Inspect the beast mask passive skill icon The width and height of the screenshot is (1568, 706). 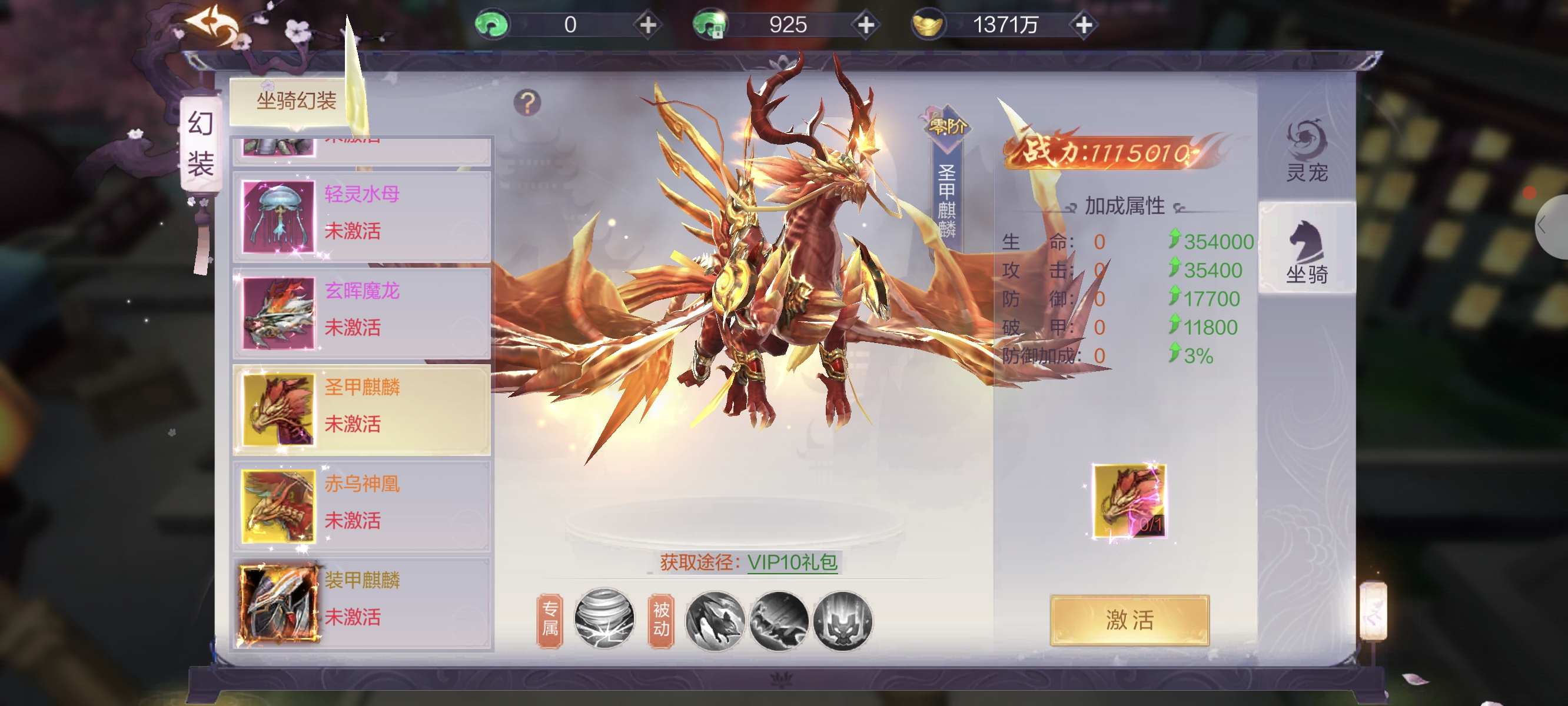(x=842, y=620)
